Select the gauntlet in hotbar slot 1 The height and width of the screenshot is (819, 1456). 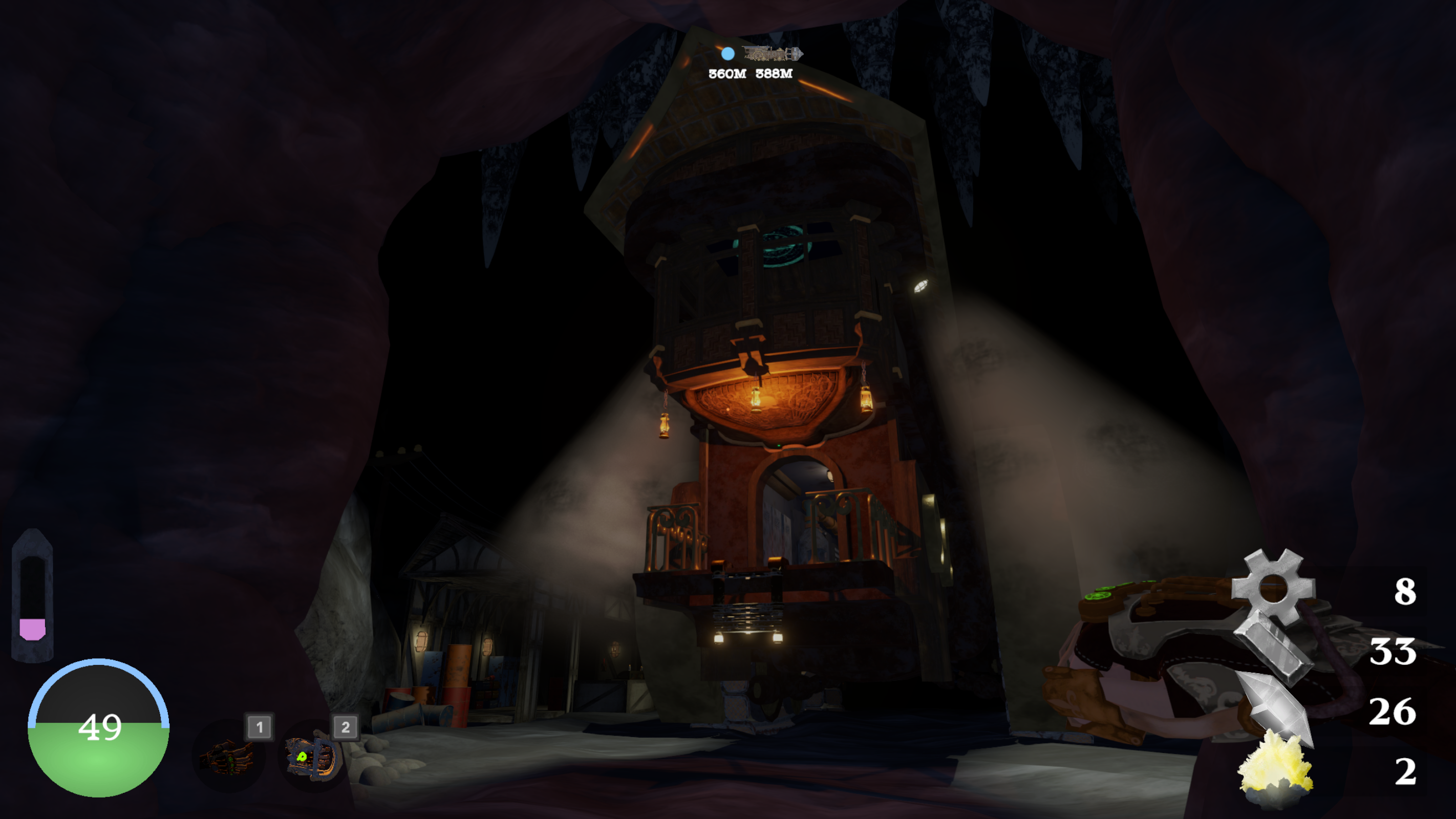pyautogui.click(x=229, y=756)
